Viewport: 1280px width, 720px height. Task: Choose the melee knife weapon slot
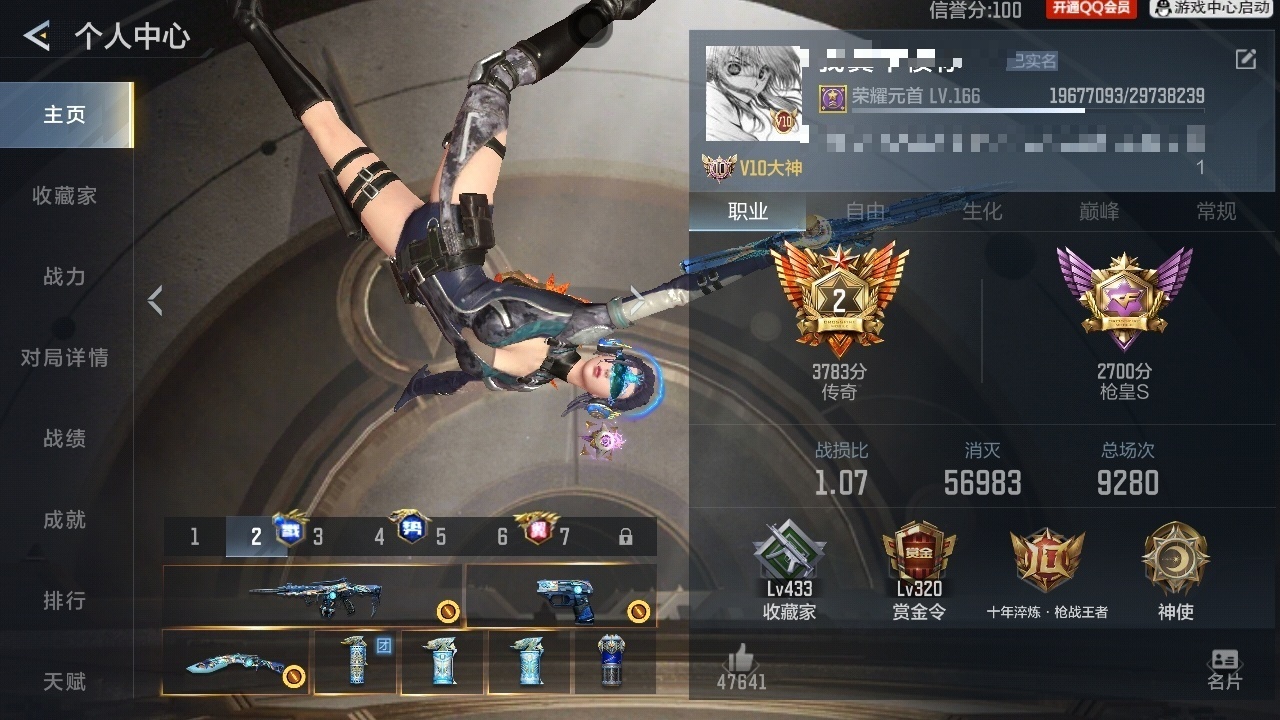tap(237, 662)
